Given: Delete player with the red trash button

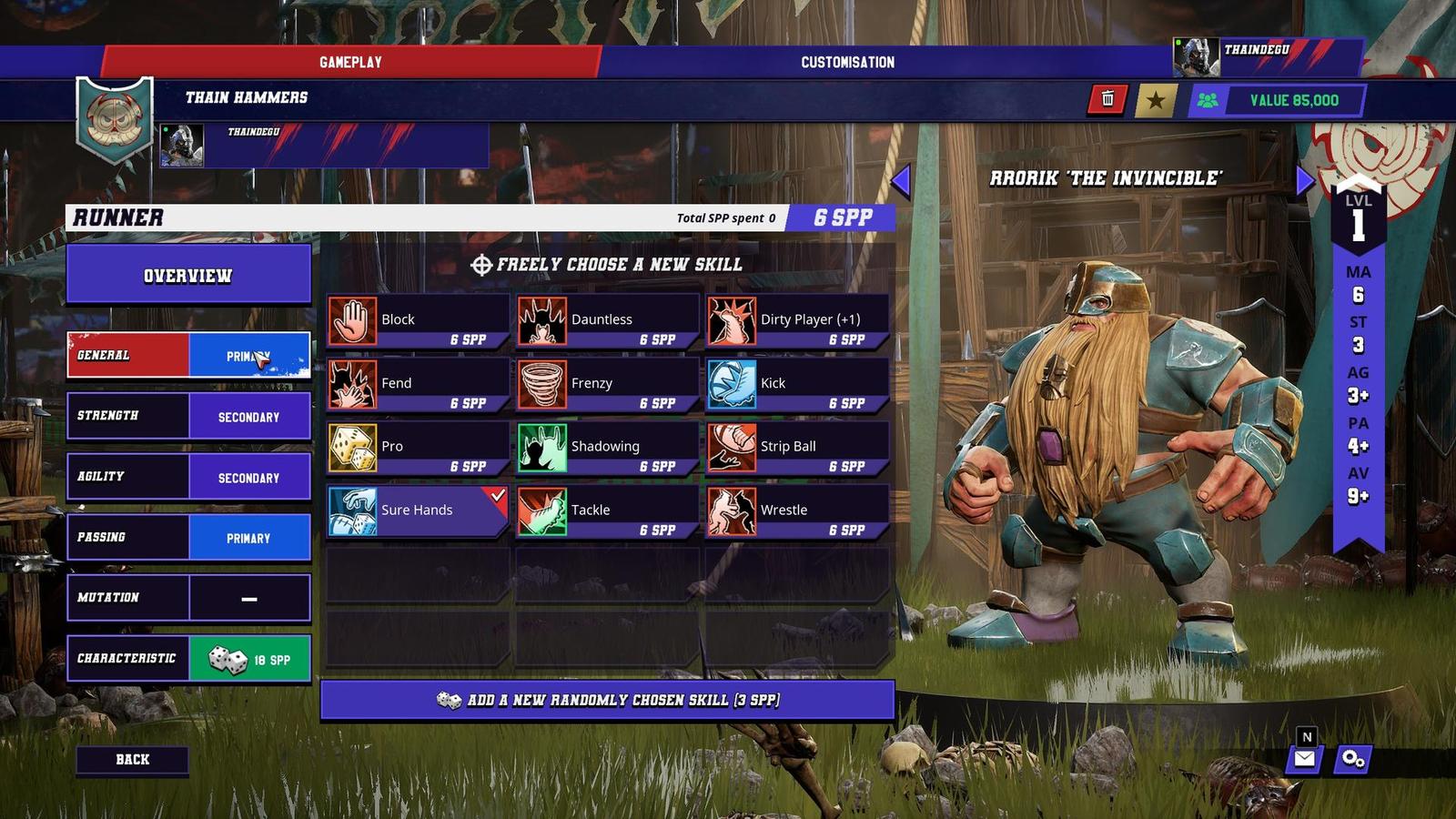Looking at the screenshot, I should pyautogui.click(x=1107, y=99).
